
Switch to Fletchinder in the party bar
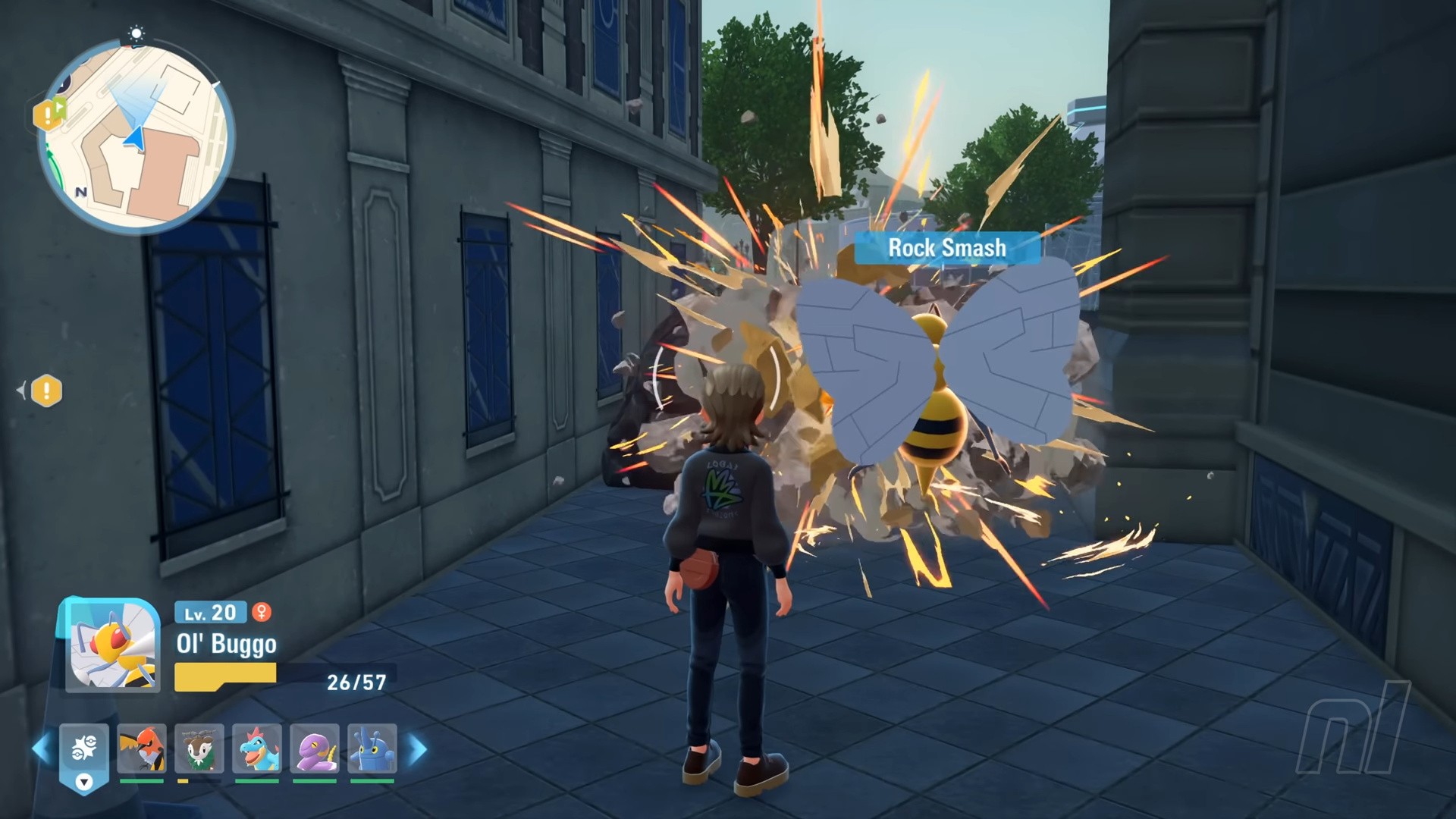pyautogui.click(x=142, y=748)
